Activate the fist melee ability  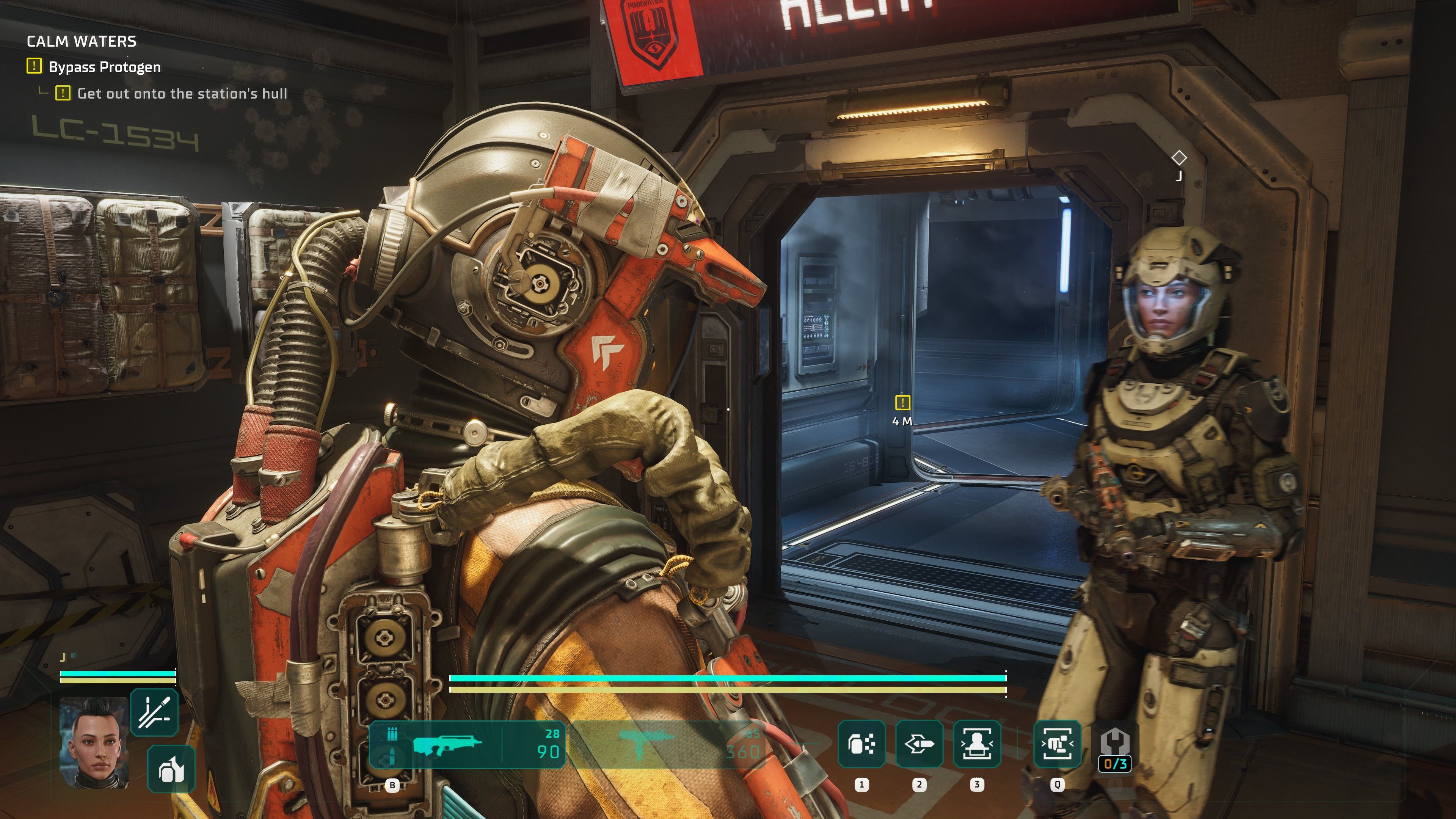pos(1057,744)
